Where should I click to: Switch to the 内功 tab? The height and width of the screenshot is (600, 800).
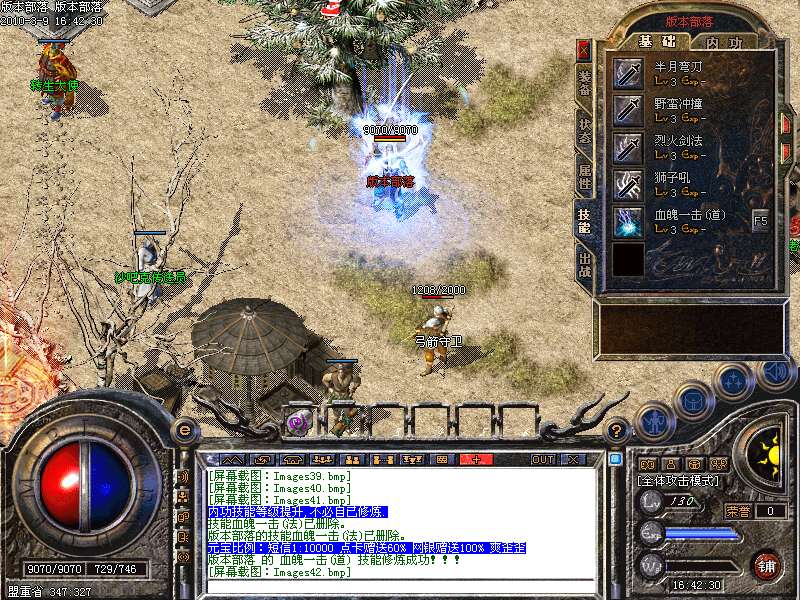[x=723, y=42]
